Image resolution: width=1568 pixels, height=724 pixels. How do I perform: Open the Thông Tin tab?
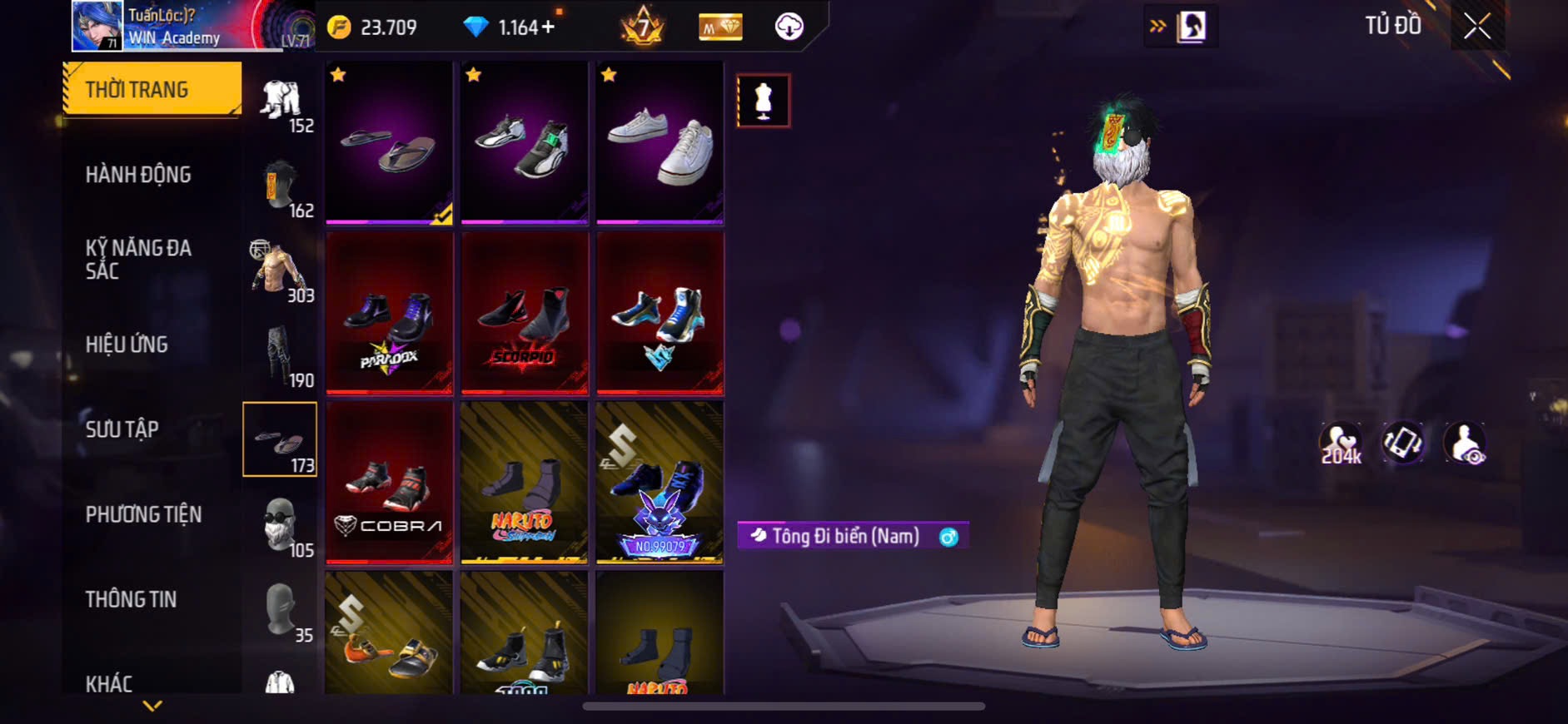coord(131,599)
